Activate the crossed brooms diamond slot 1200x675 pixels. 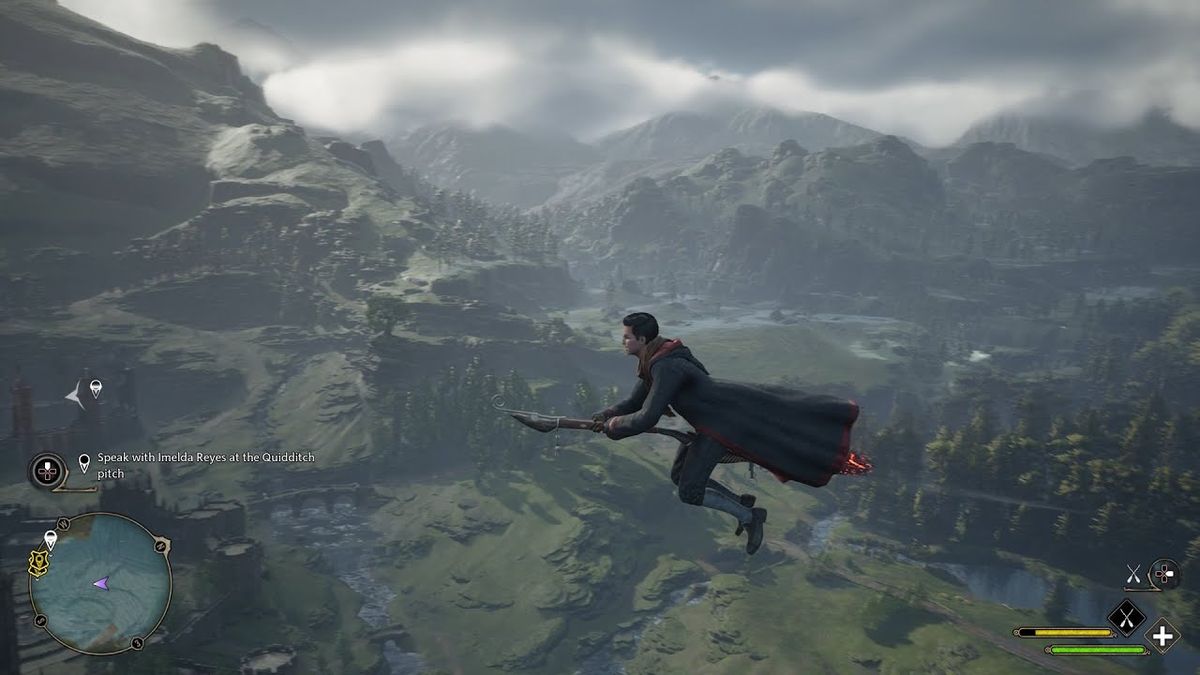1126,617
